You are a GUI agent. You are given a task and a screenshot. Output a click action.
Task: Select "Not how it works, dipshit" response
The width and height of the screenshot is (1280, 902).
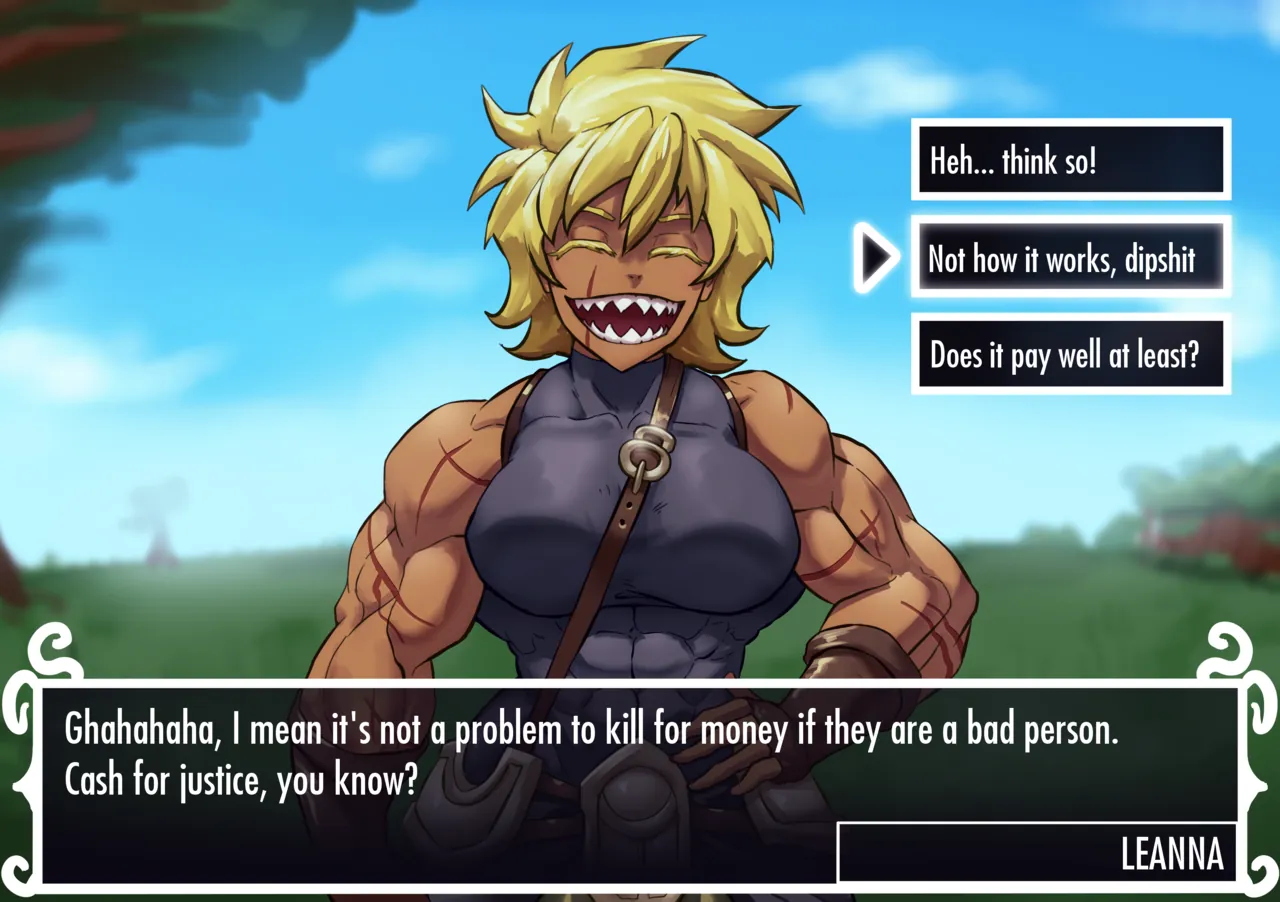pyautogui.click(x=1070, y=258)
